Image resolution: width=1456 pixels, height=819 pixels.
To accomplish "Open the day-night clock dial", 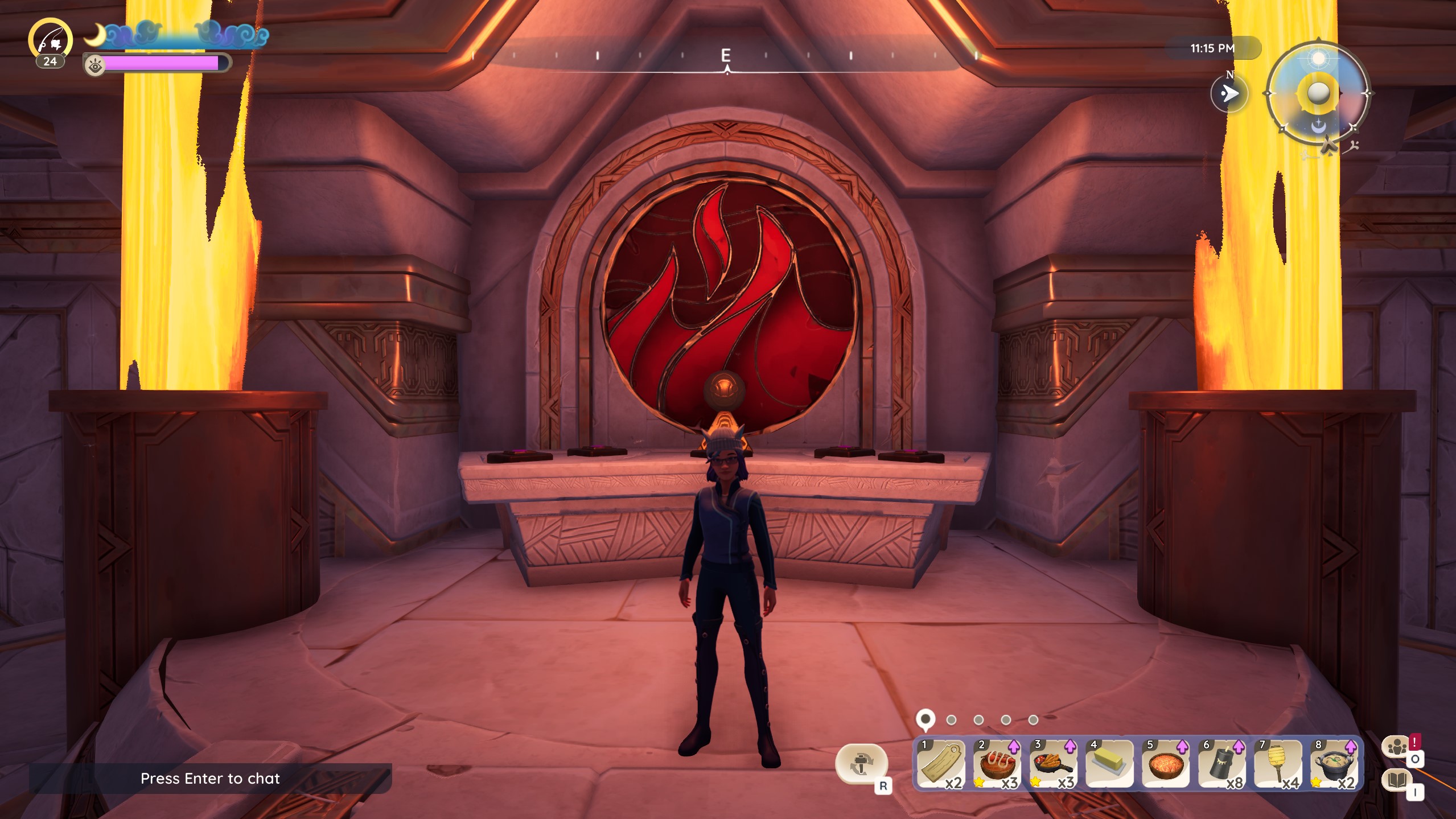I will [1318, 93].
